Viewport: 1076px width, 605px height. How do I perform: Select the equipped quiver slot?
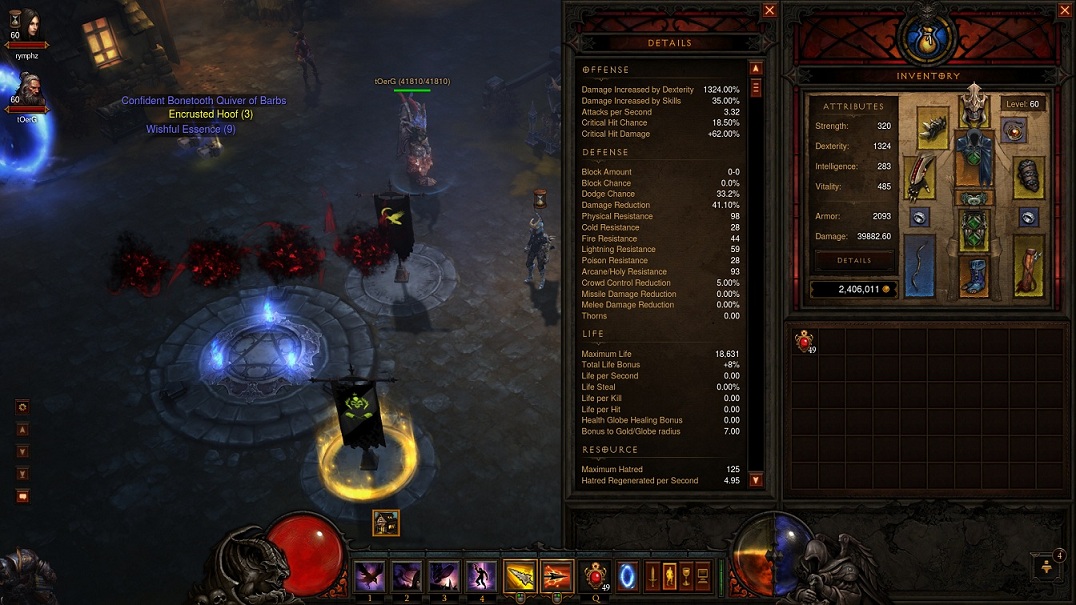click(1028, 266)
